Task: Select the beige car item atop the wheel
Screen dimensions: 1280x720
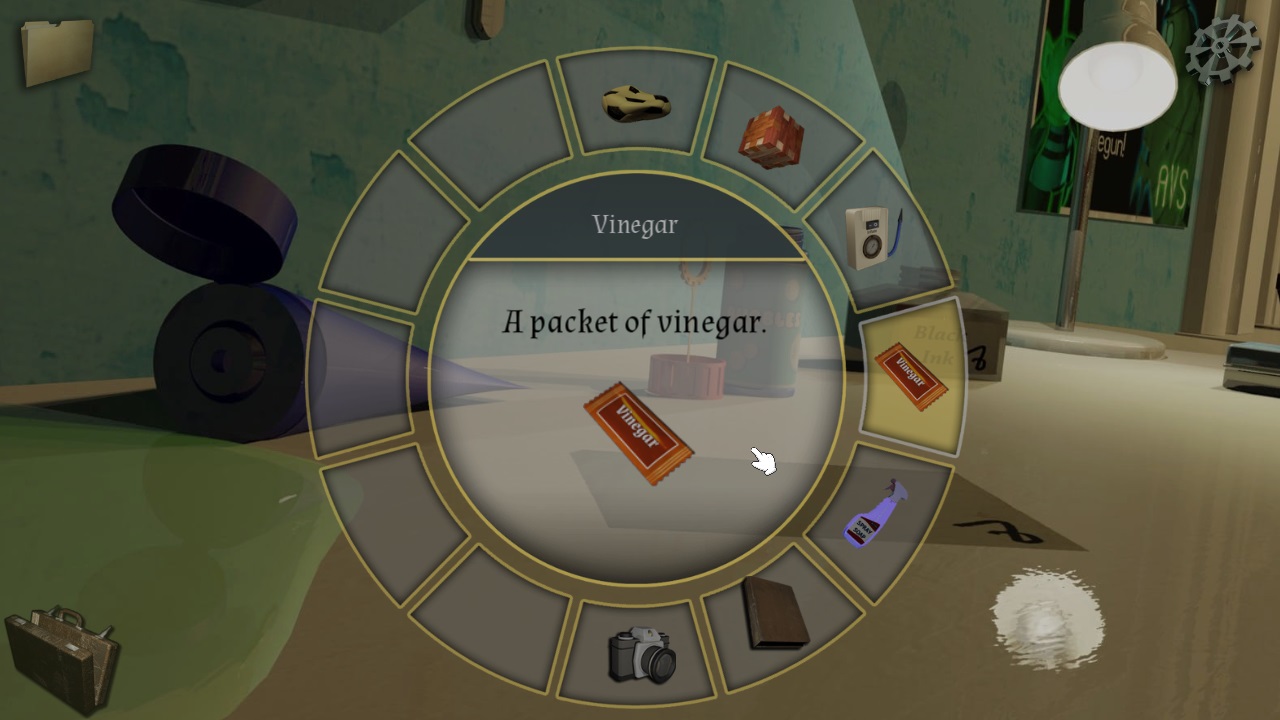Action: (636, 100)
